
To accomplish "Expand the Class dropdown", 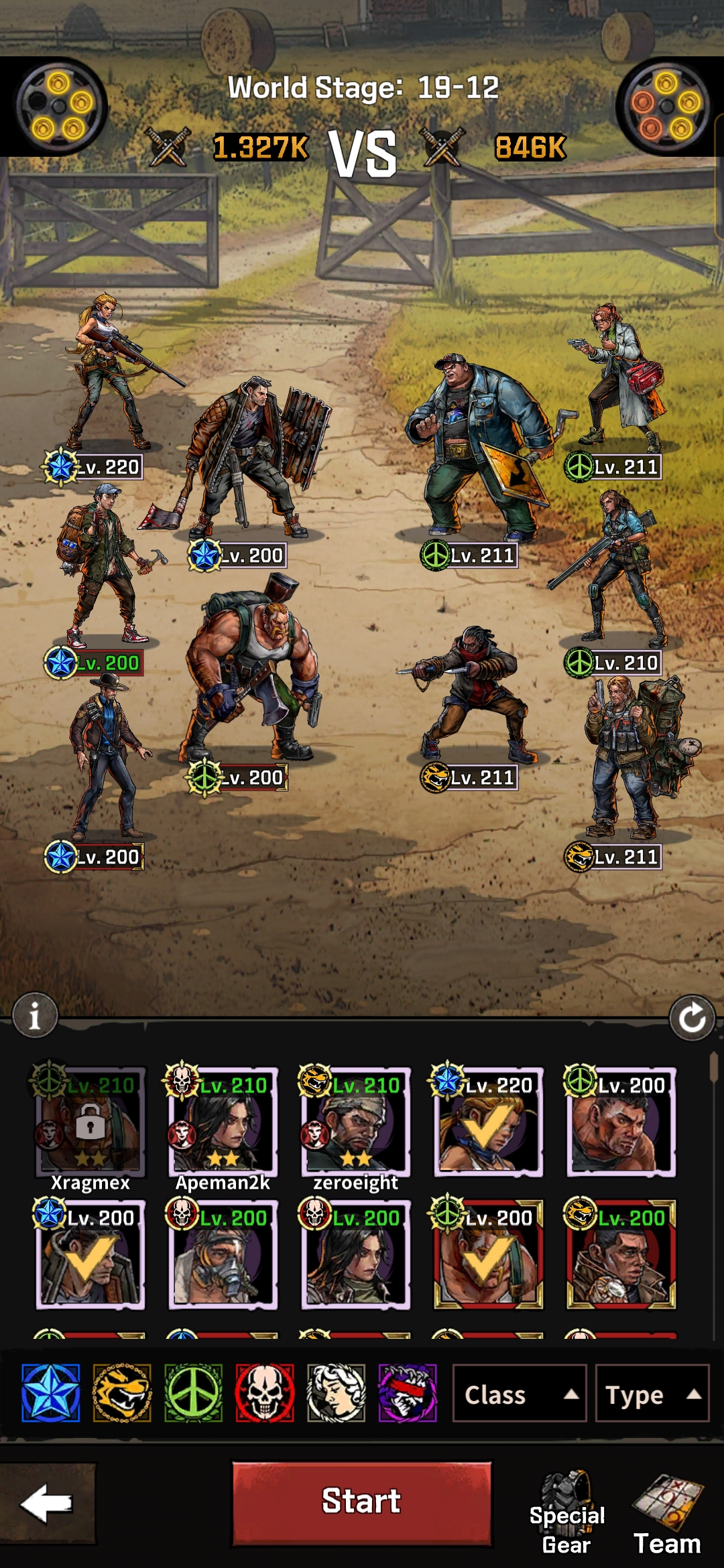I will [x=519, y=1394].
